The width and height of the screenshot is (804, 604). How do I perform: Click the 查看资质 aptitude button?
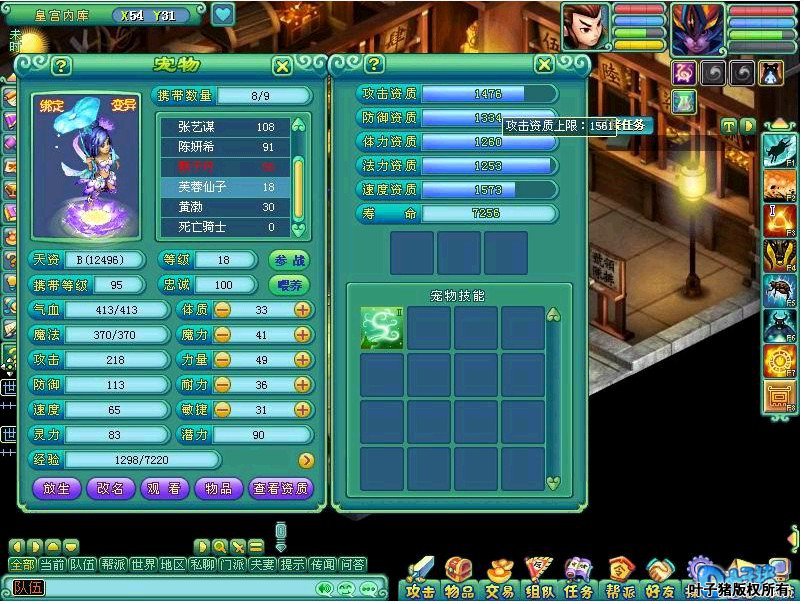click(x=280, y=488)
